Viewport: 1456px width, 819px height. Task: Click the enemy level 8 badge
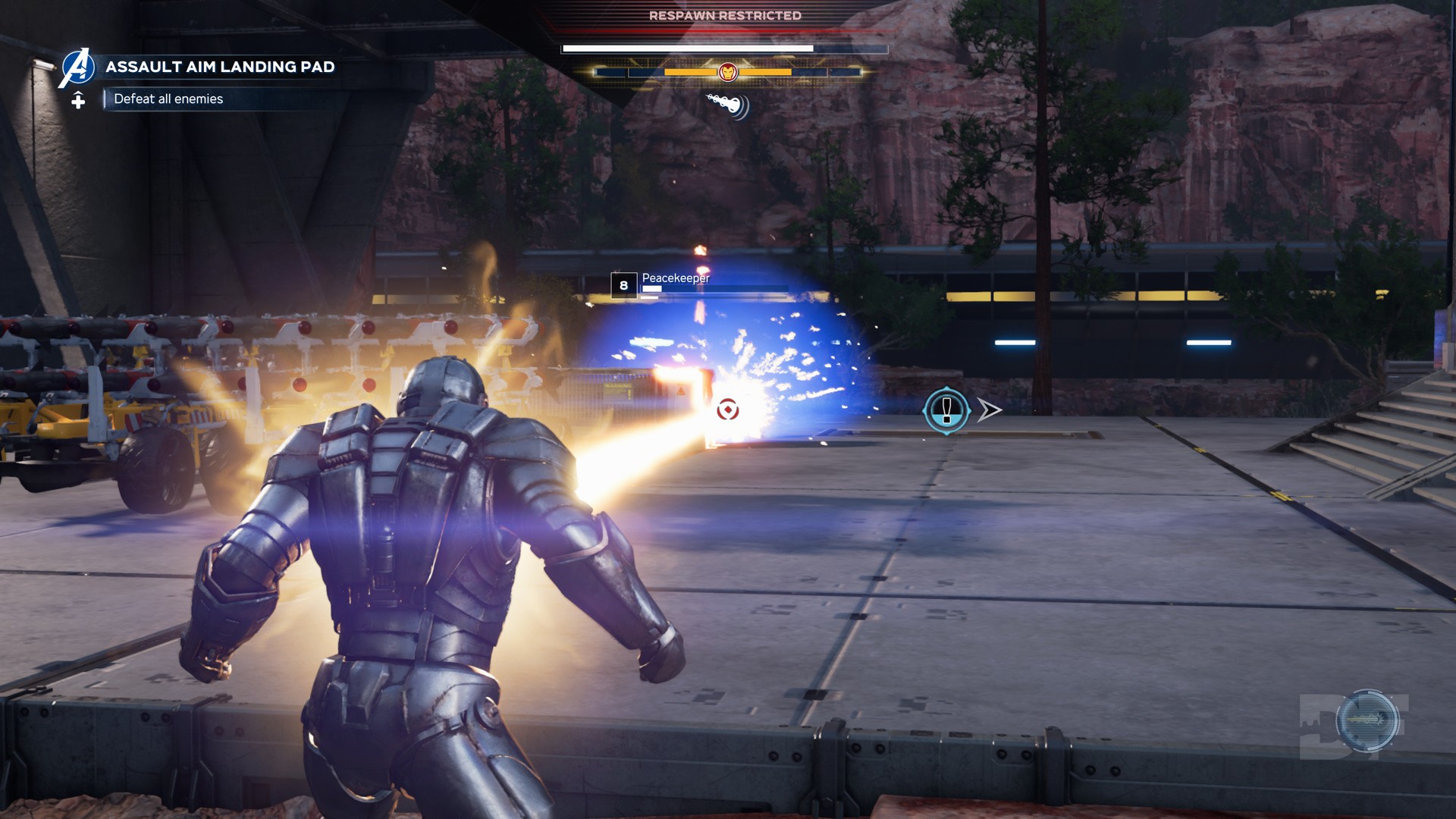[x=623, y=285]
